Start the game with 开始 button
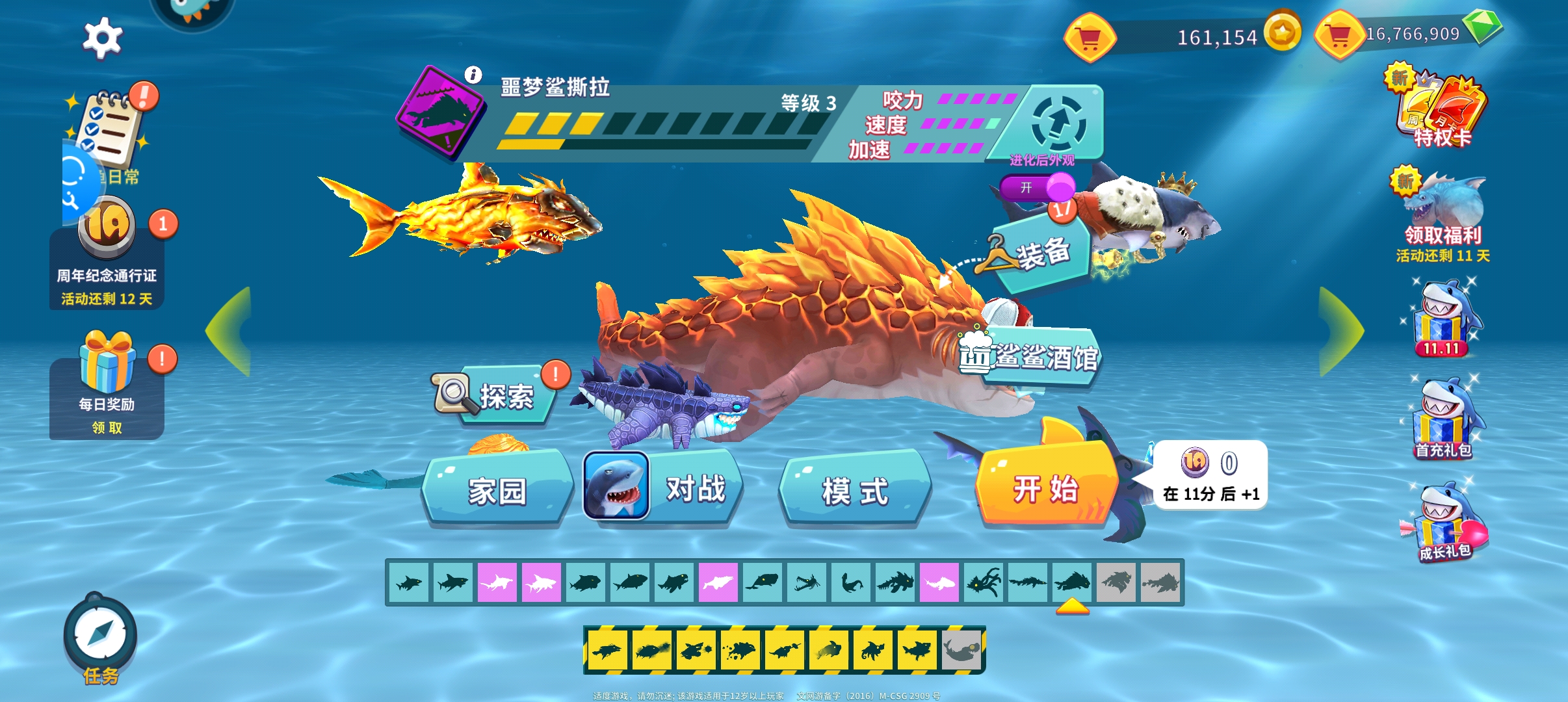The width and height of the screenshot is (1568, 702). click(x=1046, y=487)
